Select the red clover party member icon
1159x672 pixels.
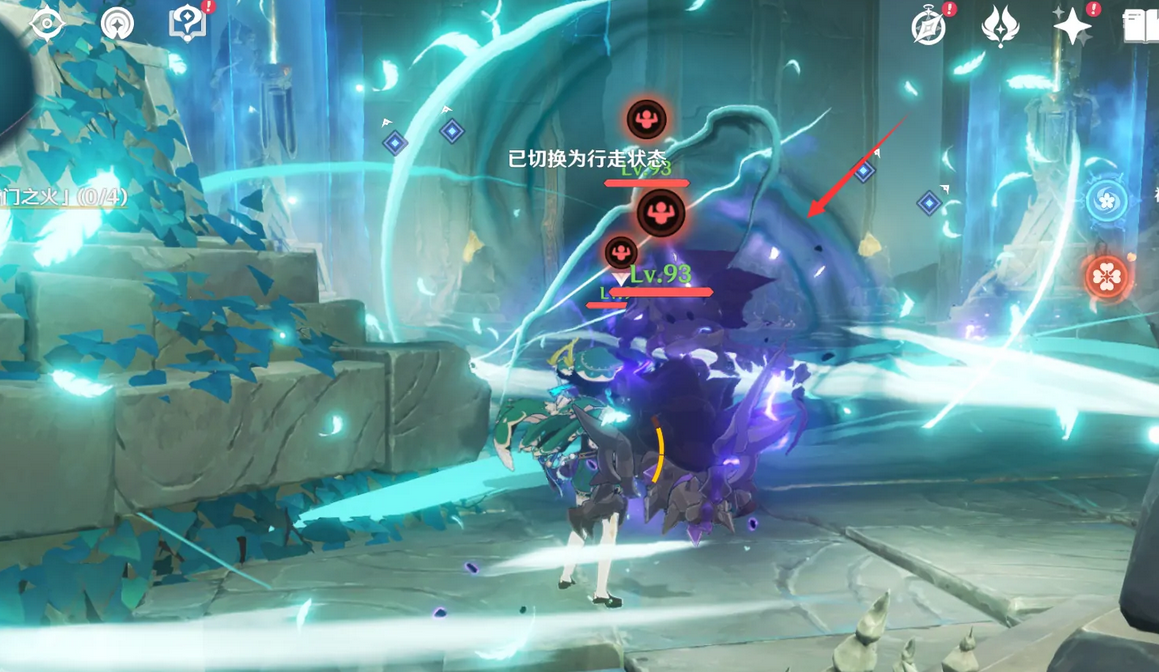[x=1107, y=276]
